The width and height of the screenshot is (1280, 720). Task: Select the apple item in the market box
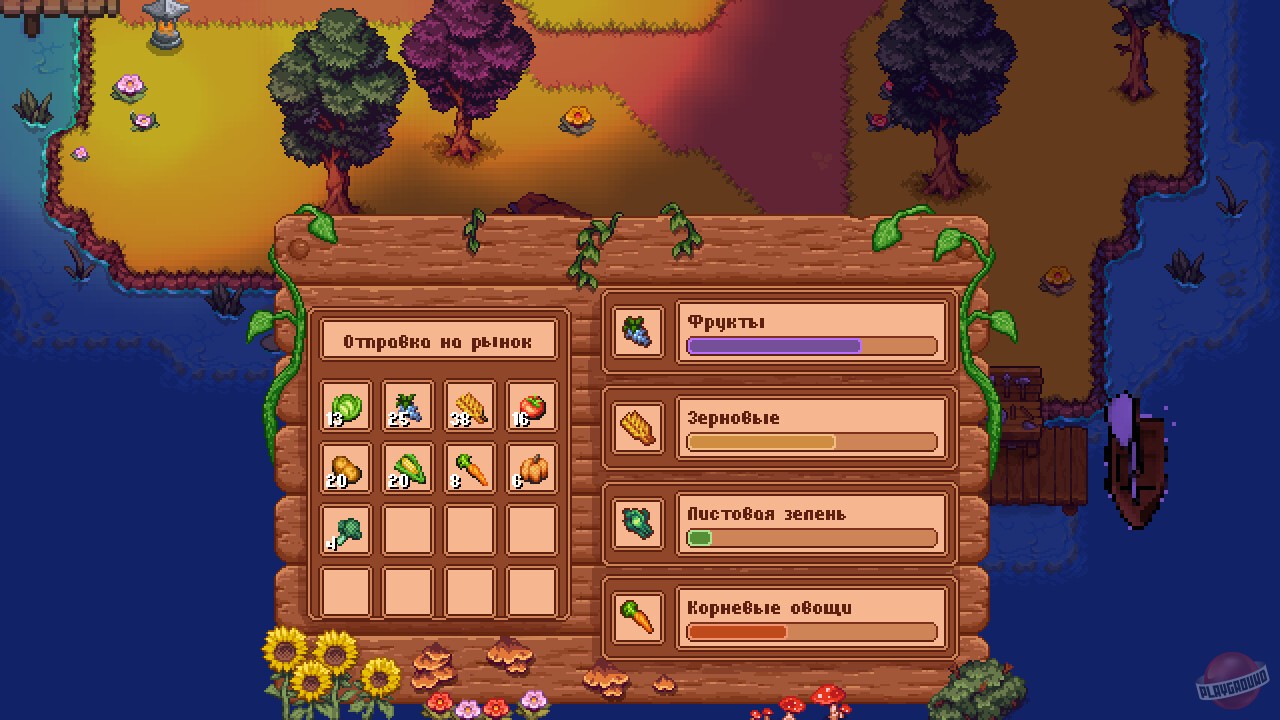coord(531,405)
